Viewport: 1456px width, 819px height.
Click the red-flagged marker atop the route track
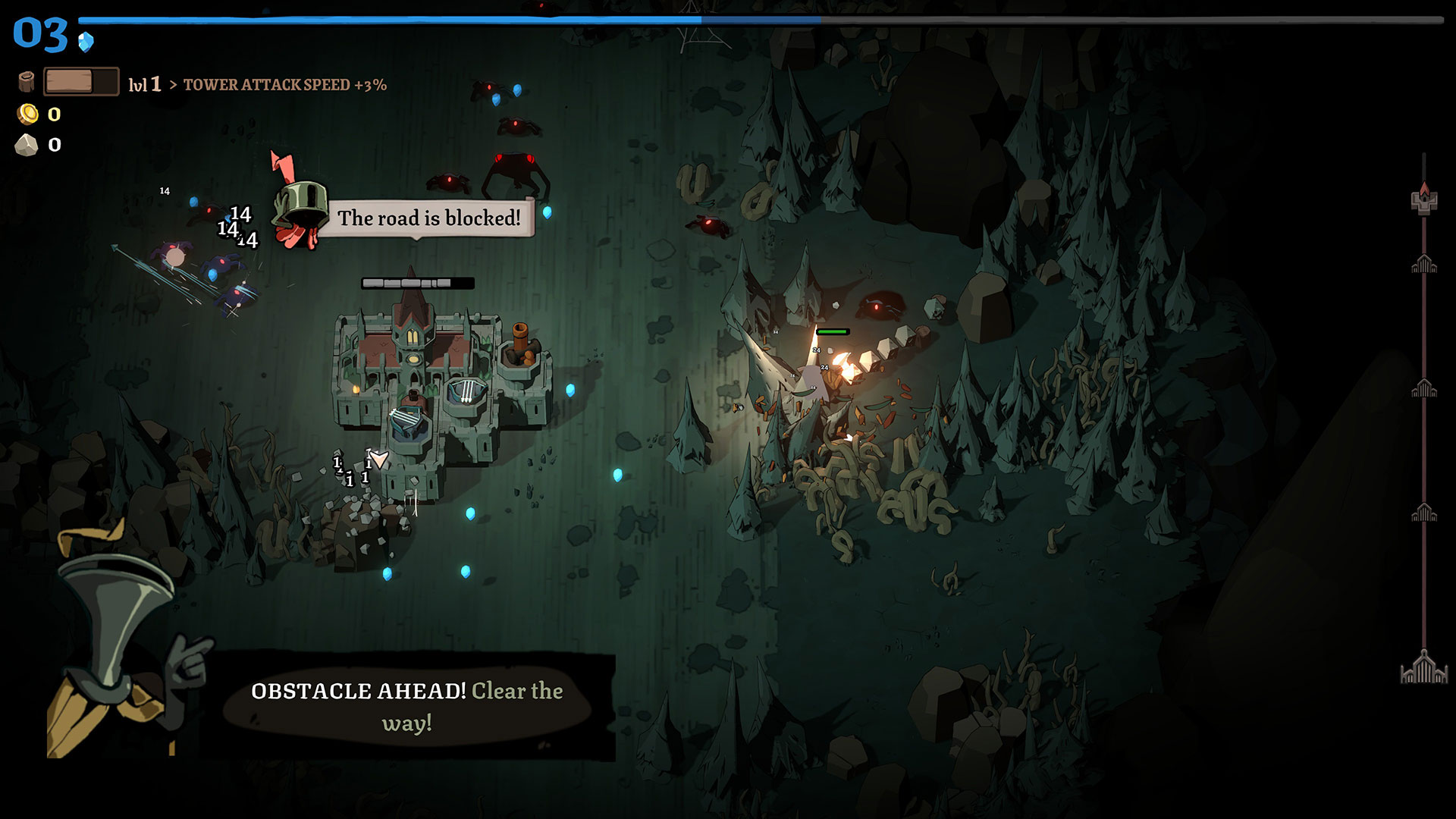[1424, 199]
